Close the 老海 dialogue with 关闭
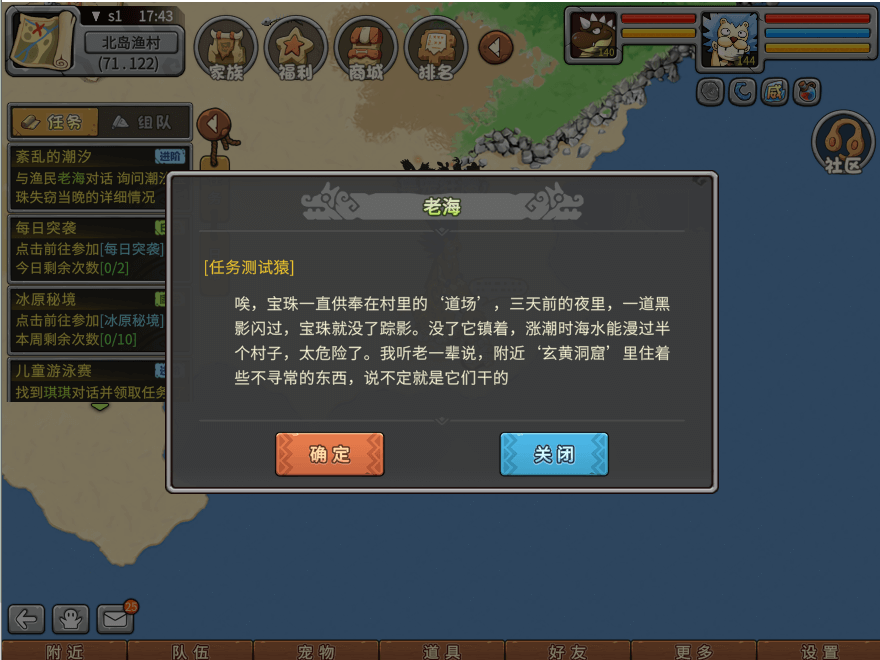 click(x=554, y=454)
